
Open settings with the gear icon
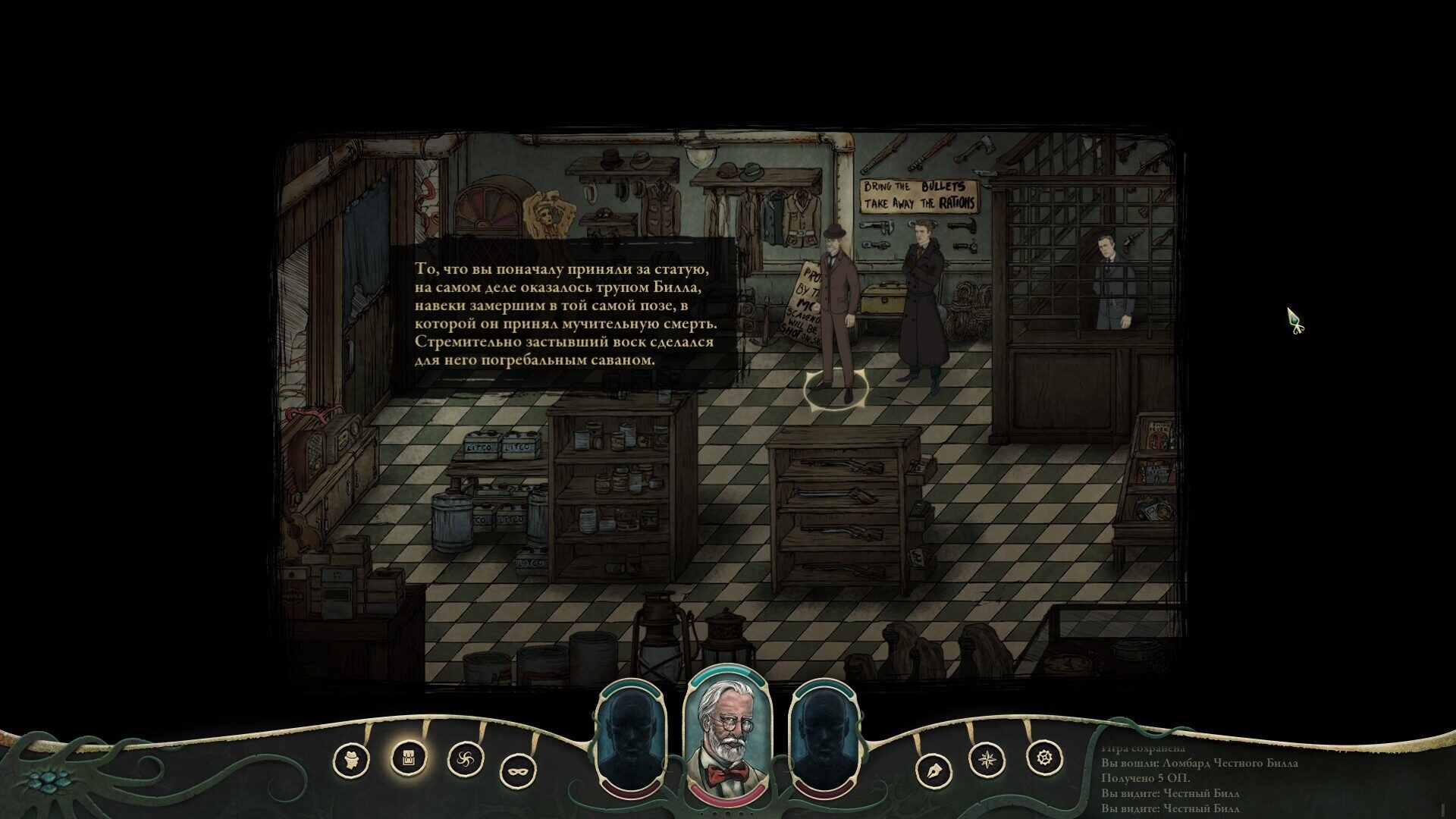1044,756
